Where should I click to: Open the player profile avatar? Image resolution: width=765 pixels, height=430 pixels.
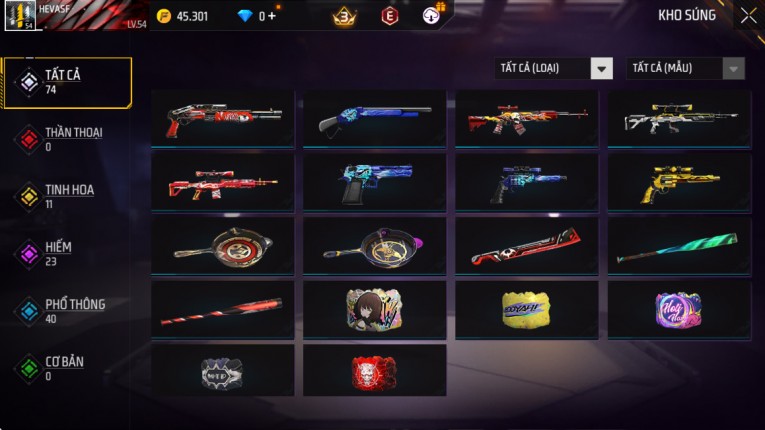20,16
